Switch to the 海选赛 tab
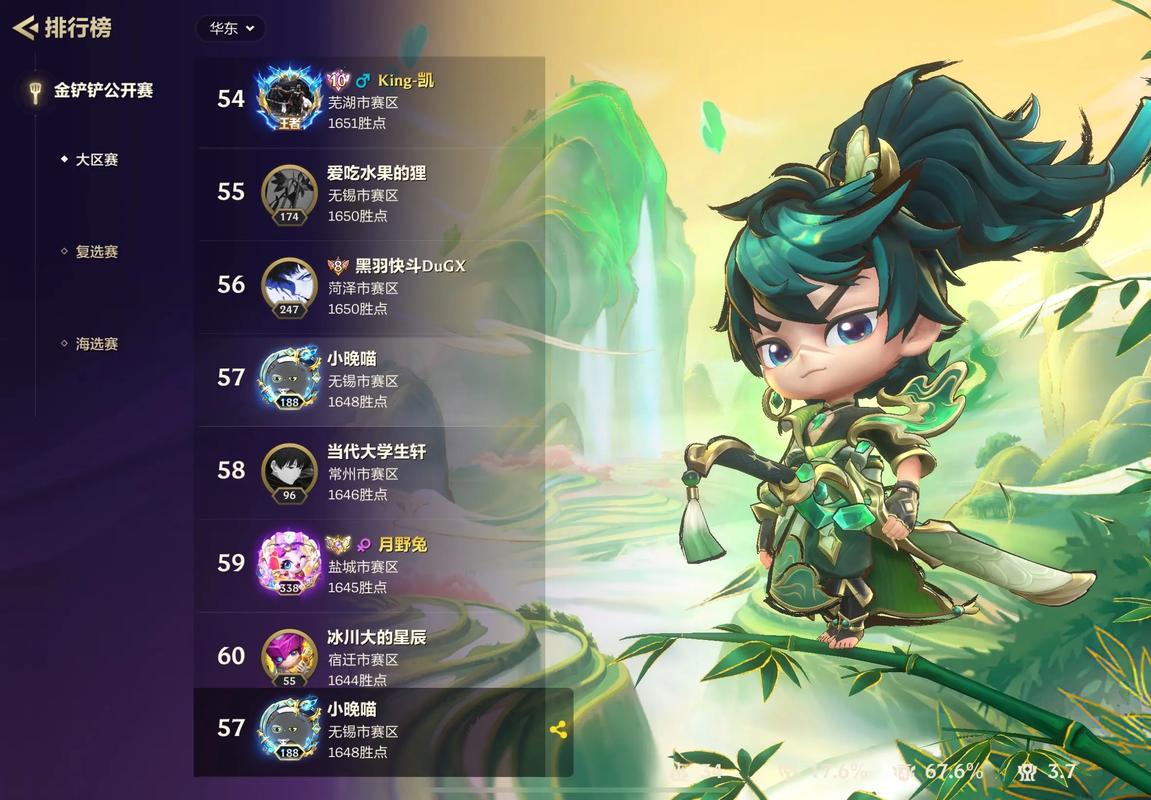 (x=96, y=344)
